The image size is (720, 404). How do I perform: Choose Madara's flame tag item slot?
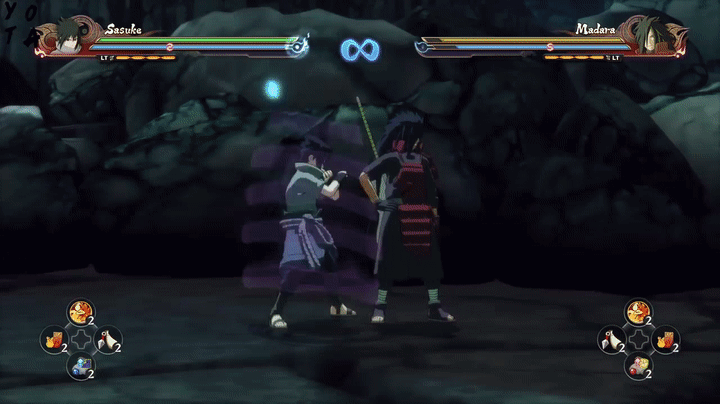tap(664, 340)
